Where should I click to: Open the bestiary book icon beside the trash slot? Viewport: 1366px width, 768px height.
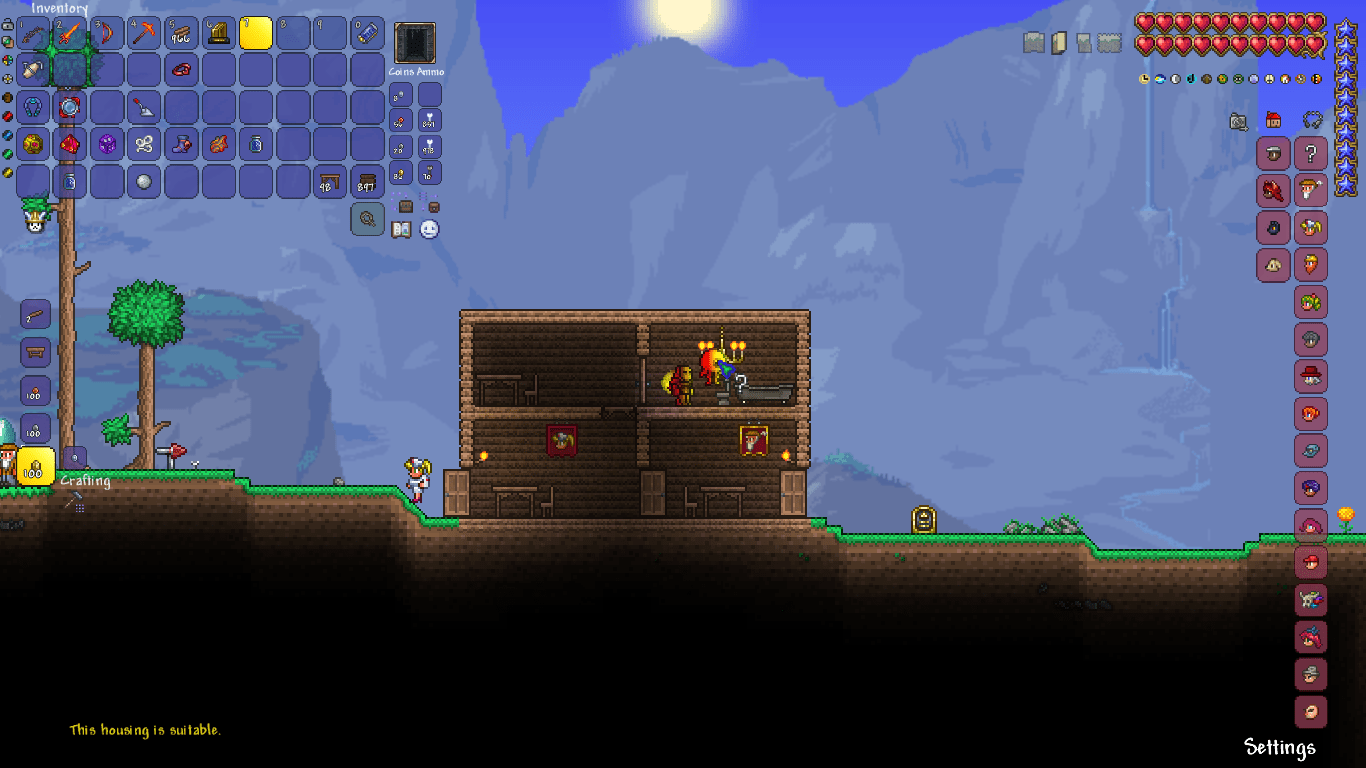click(x=401, y=229)
